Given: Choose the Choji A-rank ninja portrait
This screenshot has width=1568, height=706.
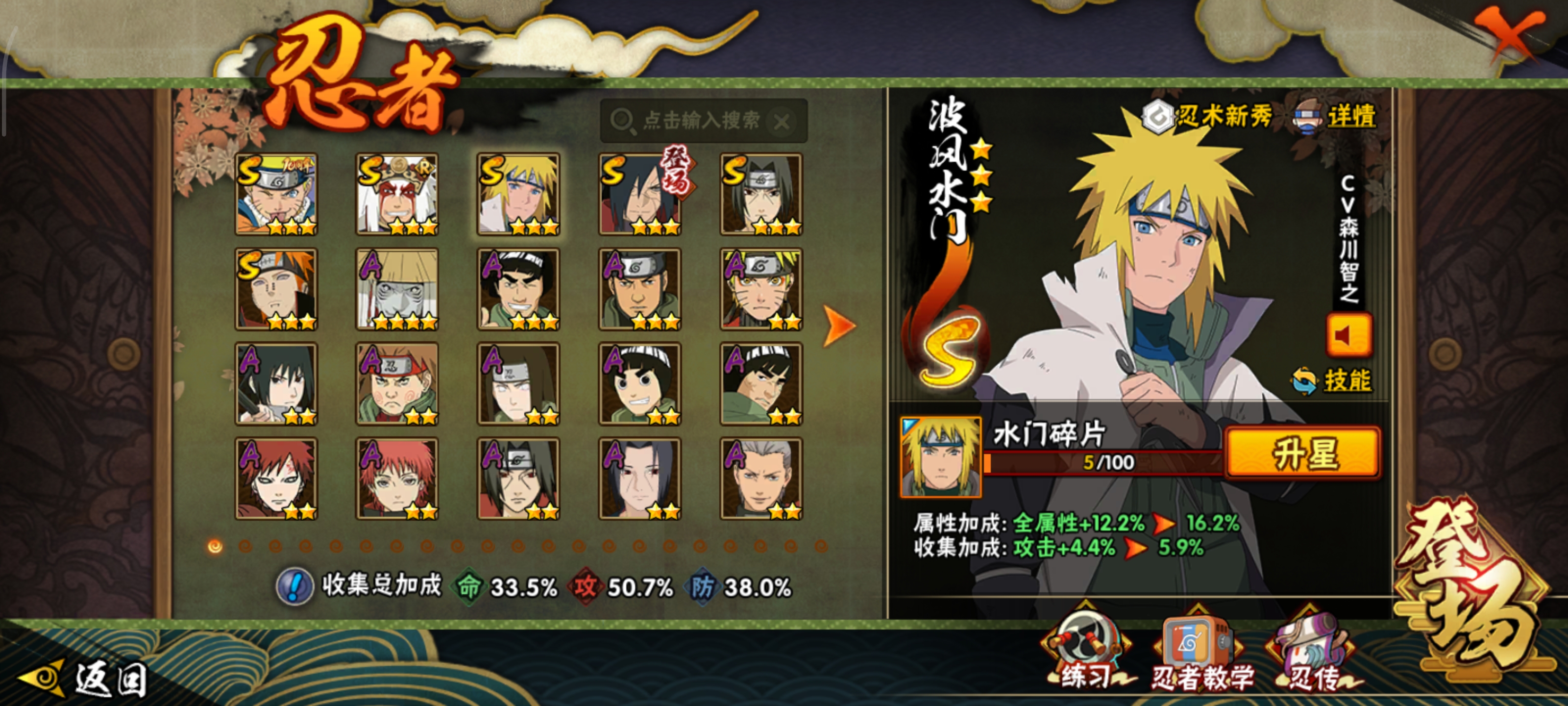Looking at the screenshot, I should click(397, 384).
